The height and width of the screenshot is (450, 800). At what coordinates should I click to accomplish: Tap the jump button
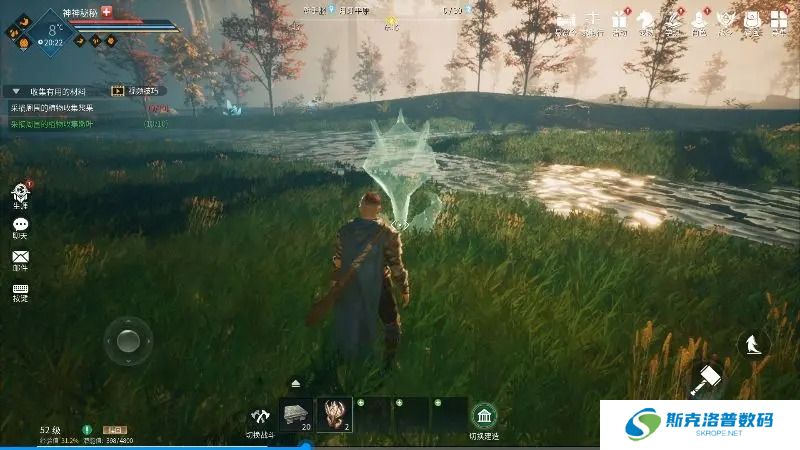(x=751, y=344)
